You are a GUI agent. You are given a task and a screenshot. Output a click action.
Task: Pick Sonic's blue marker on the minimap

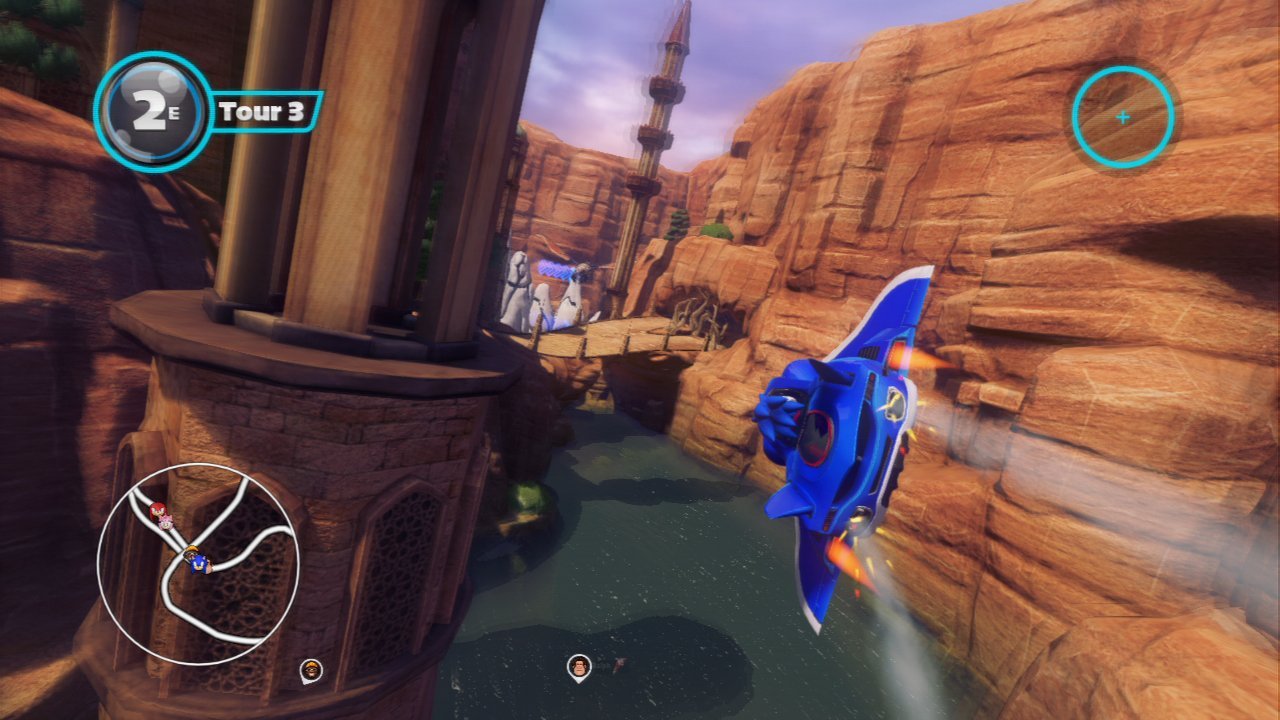click(x=198, y=564)
